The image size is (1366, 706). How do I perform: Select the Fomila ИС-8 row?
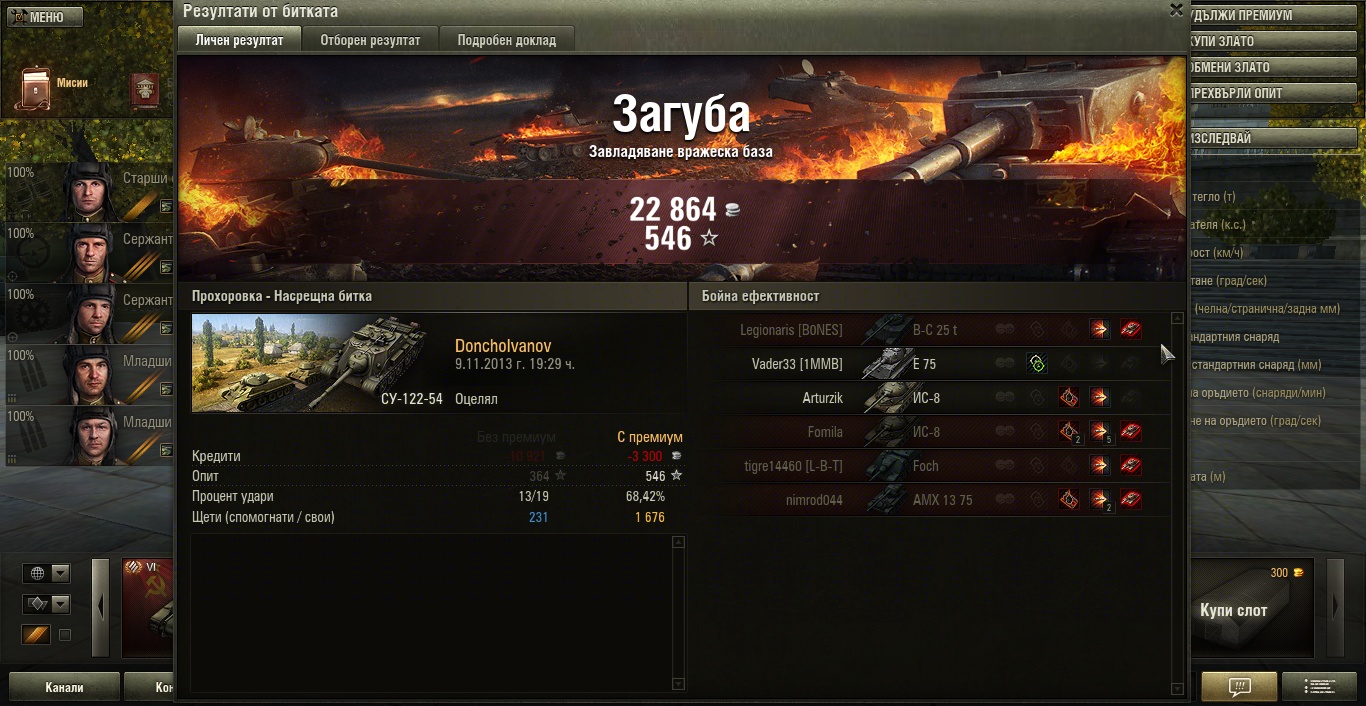(930, 432)
